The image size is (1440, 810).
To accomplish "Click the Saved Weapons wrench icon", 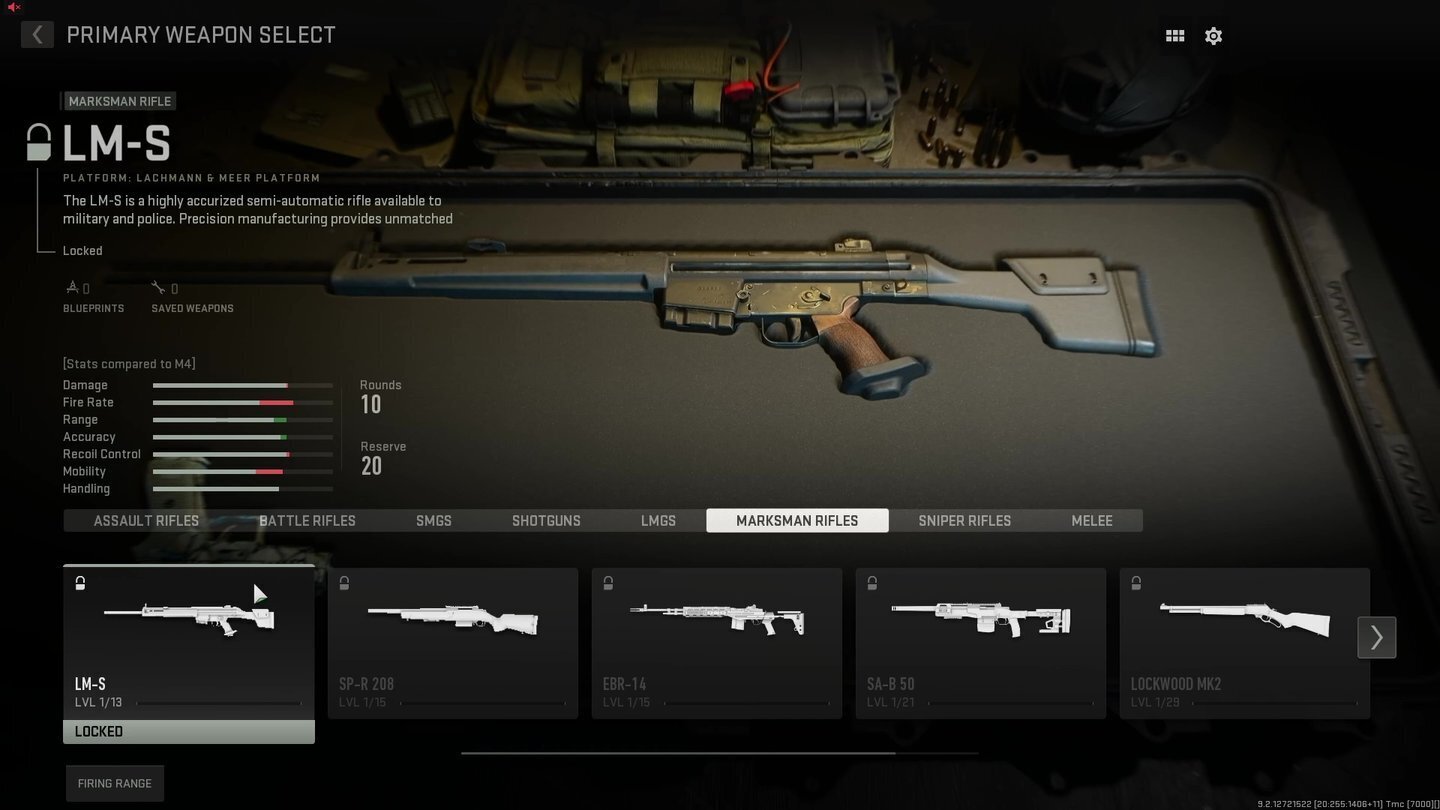I will pyautogui.click(x=158, y=287).
